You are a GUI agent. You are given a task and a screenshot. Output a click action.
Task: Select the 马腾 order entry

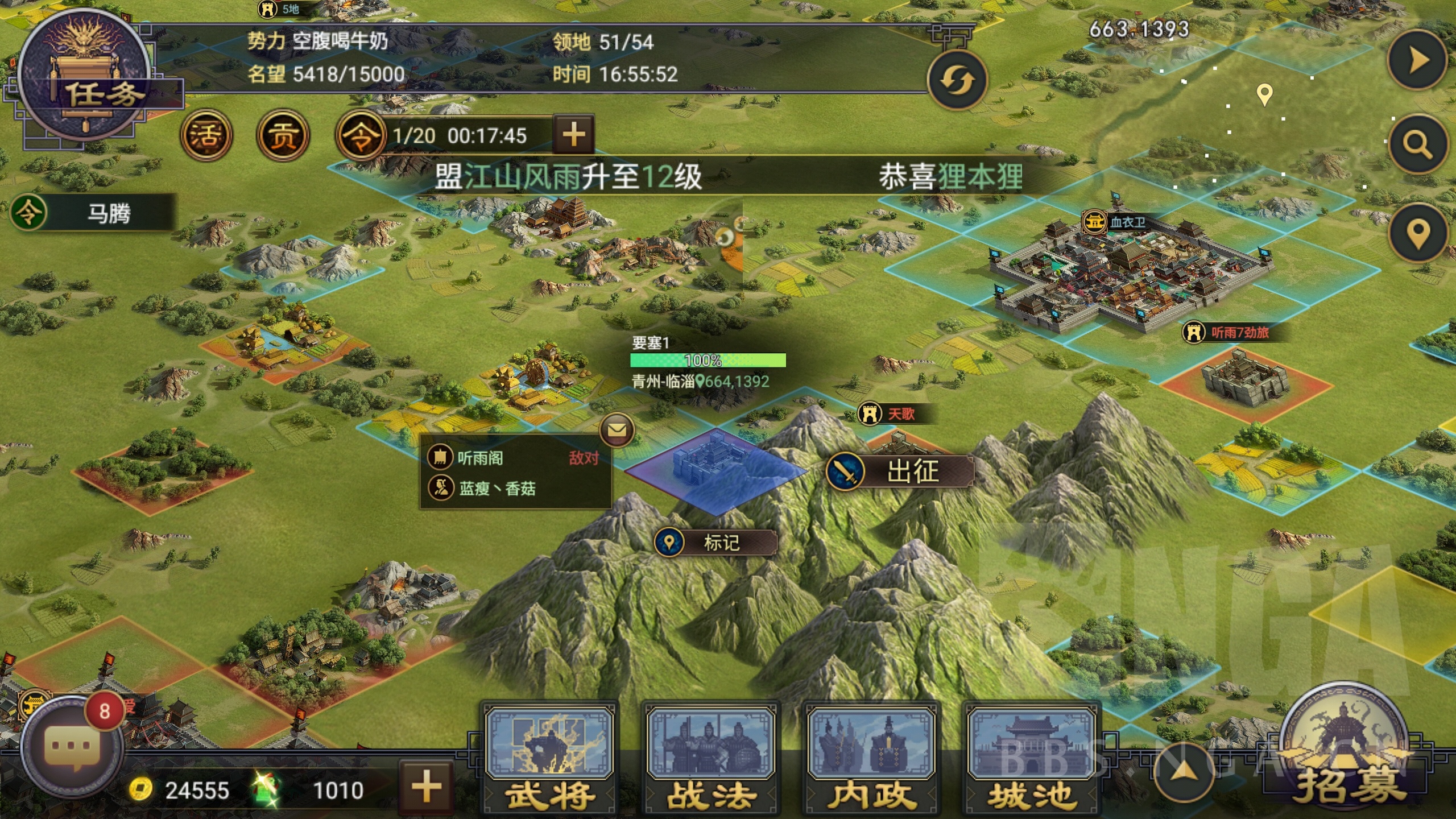tap(94, 213)
